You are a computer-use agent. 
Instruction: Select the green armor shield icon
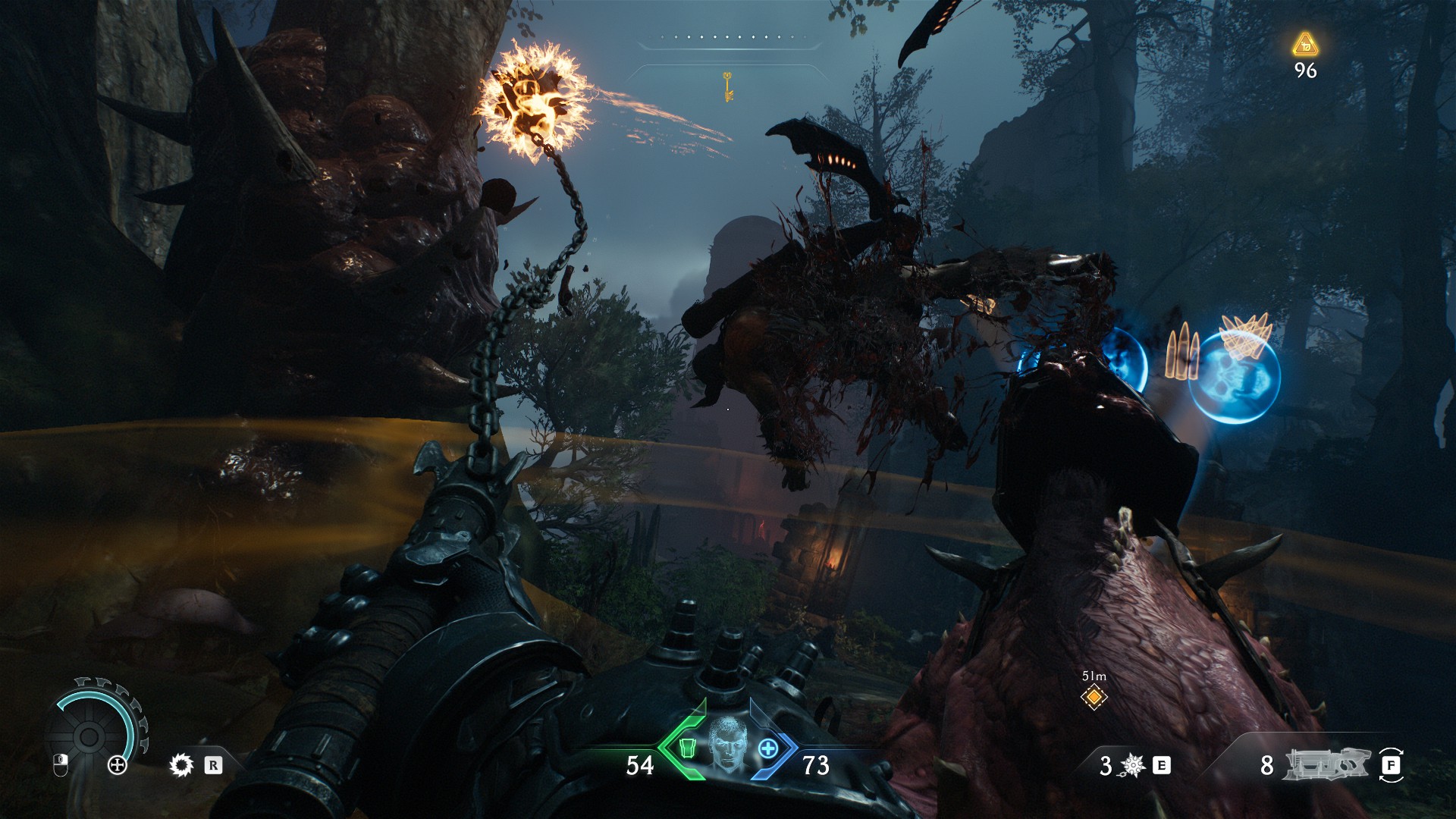click(x=686, y=748)
